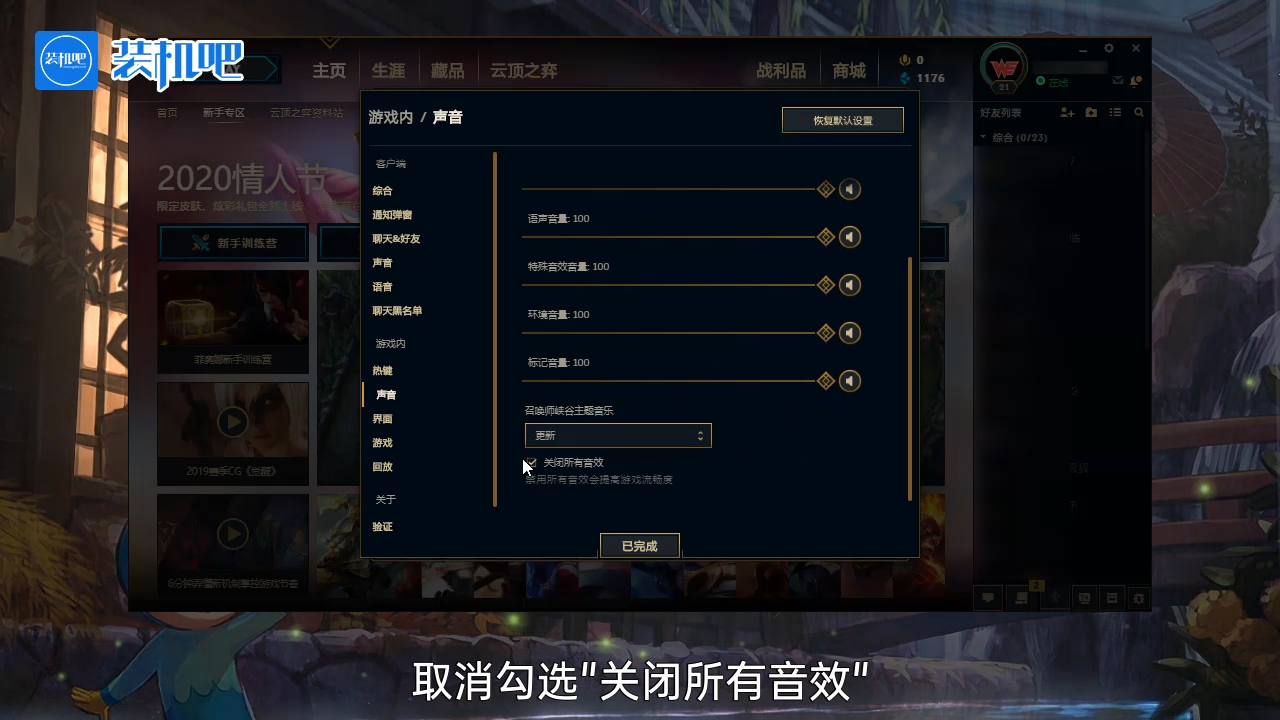
Task: Click the 已完成 button
Action: point(639,545)
